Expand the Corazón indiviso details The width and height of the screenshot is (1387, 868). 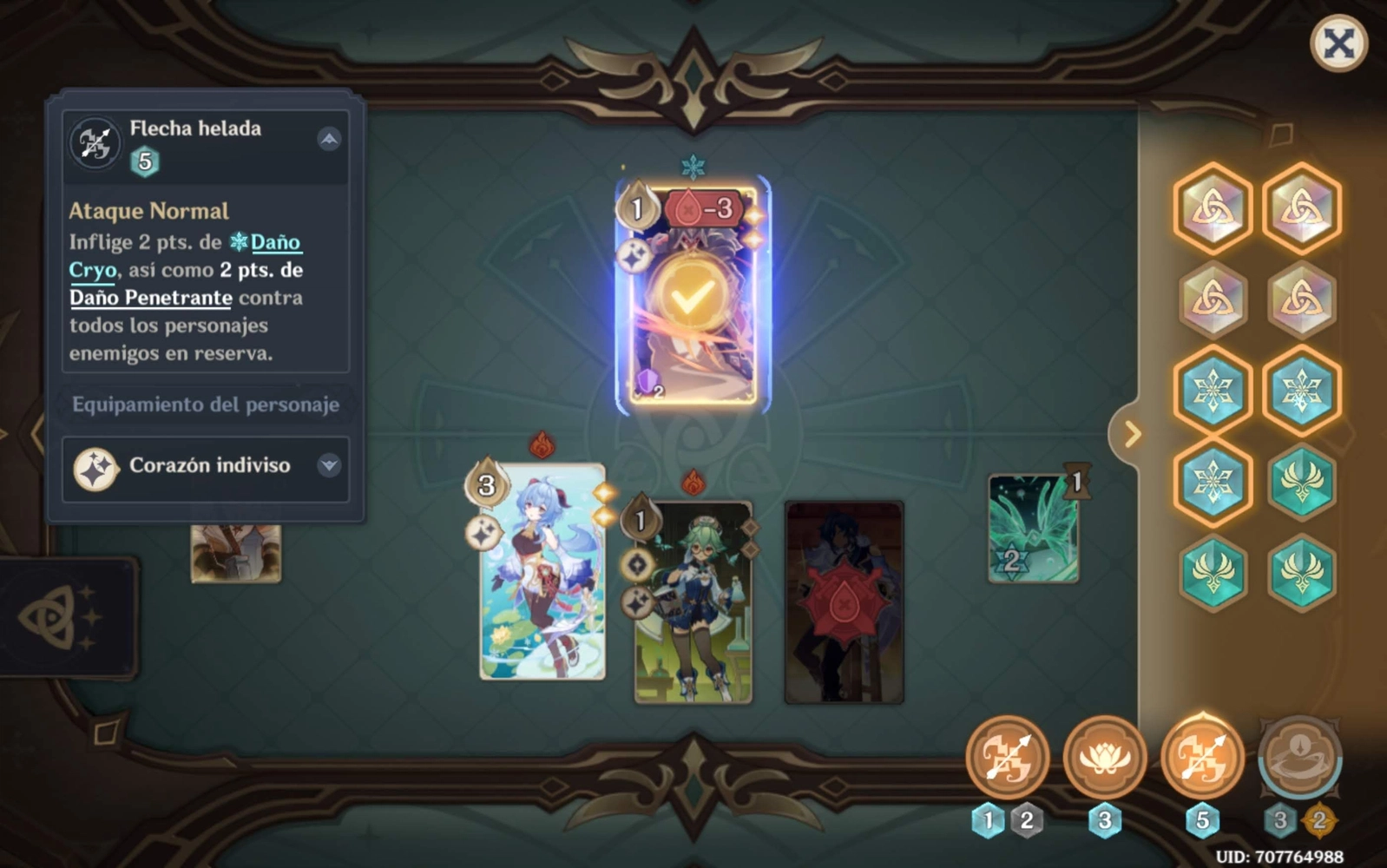coord(327,466)
